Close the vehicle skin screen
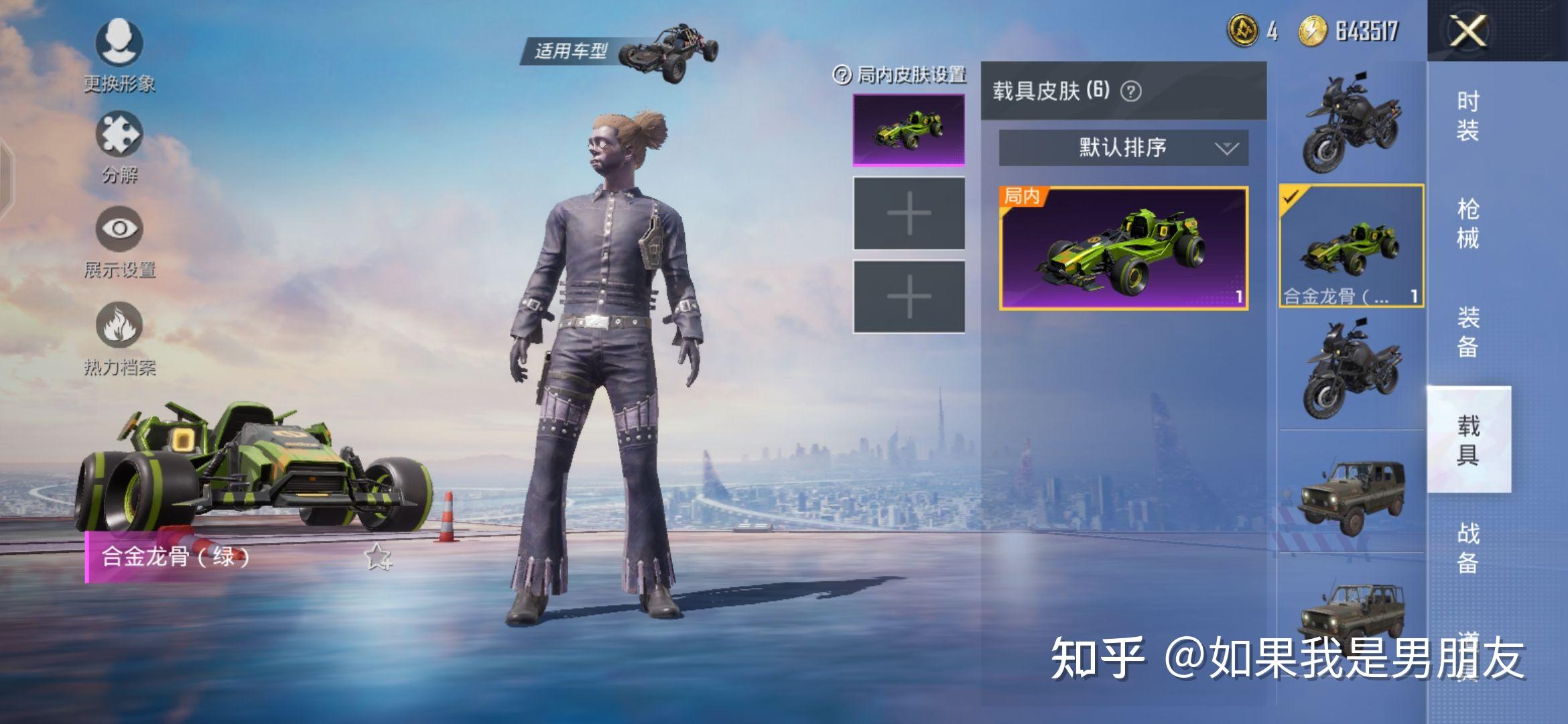This screenshot has height=724, width=1568. coord(1467,31)
